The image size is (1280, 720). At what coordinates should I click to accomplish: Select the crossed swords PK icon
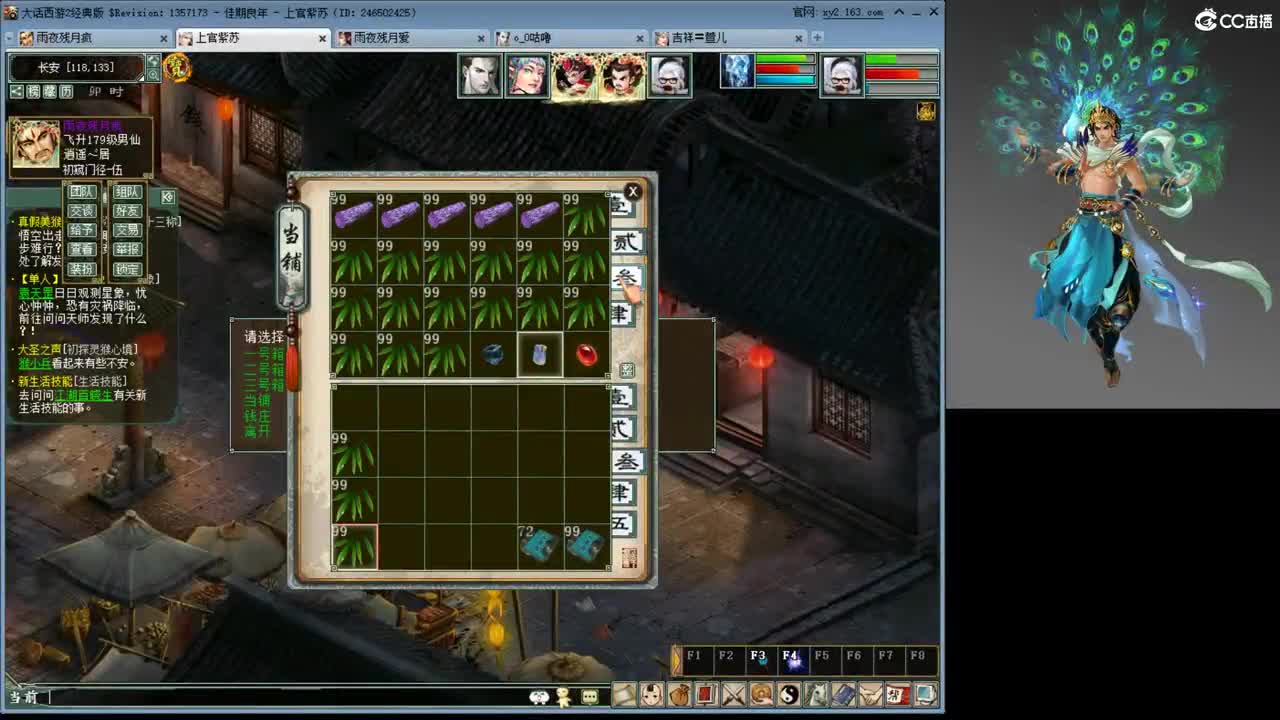(x=731, y=697)
